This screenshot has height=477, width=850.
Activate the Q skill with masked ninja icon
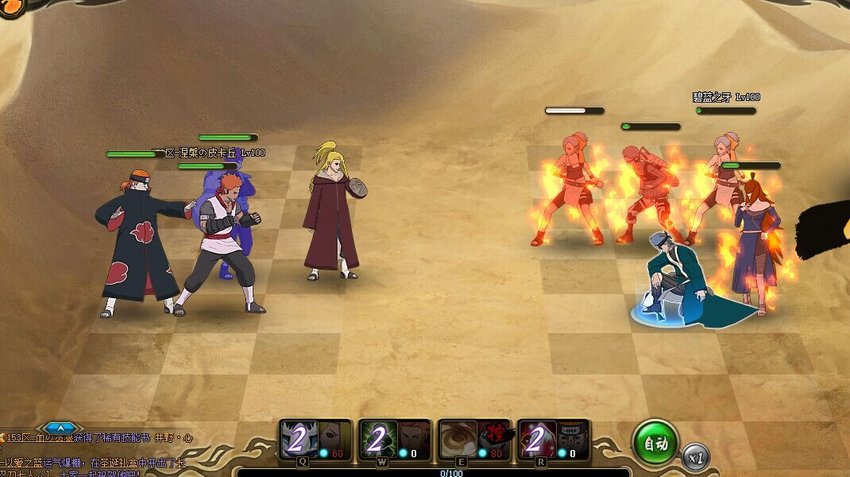[315, 440]
